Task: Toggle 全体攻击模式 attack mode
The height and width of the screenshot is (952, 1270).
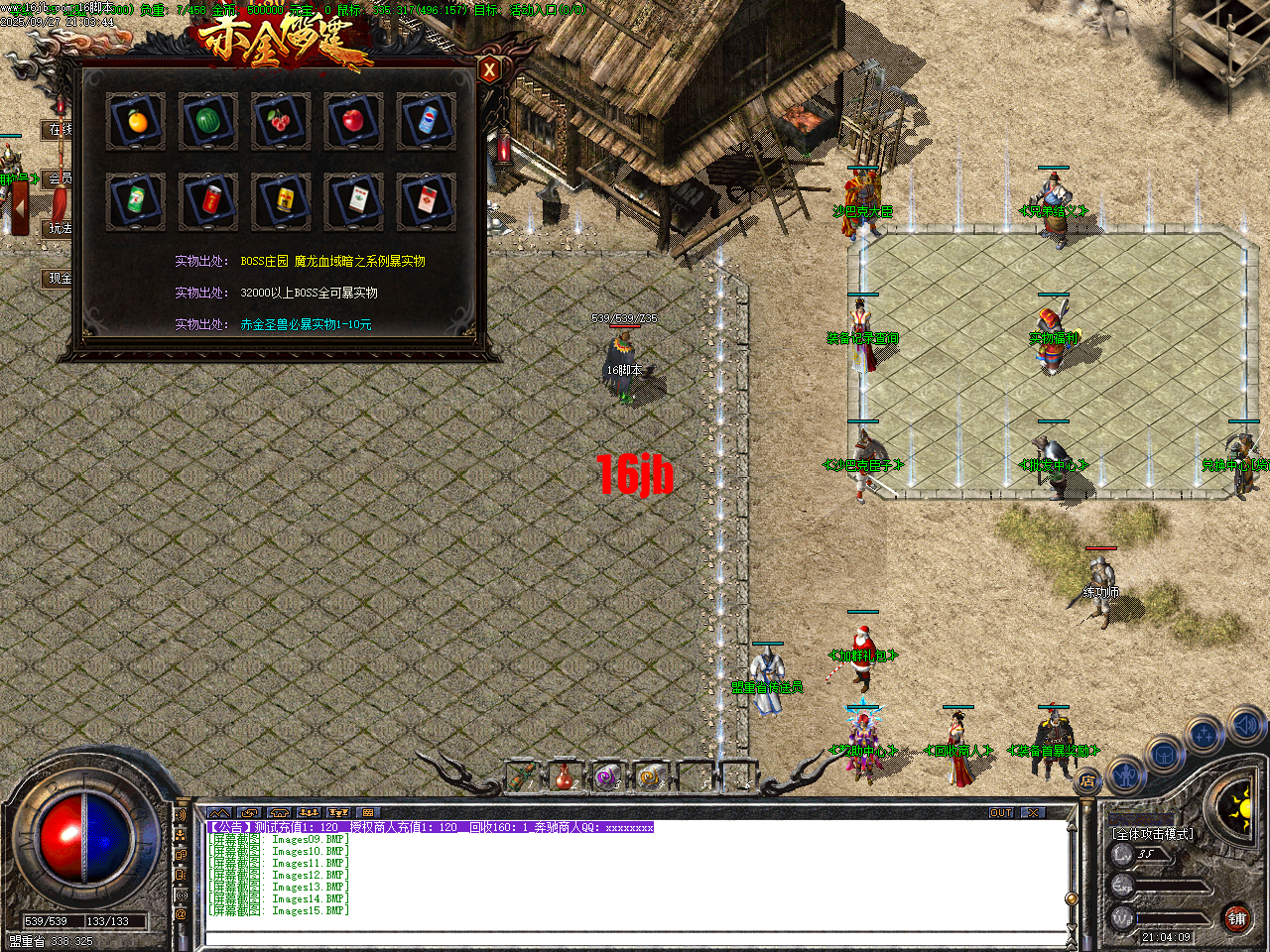Action: (x=1152, y=833)
